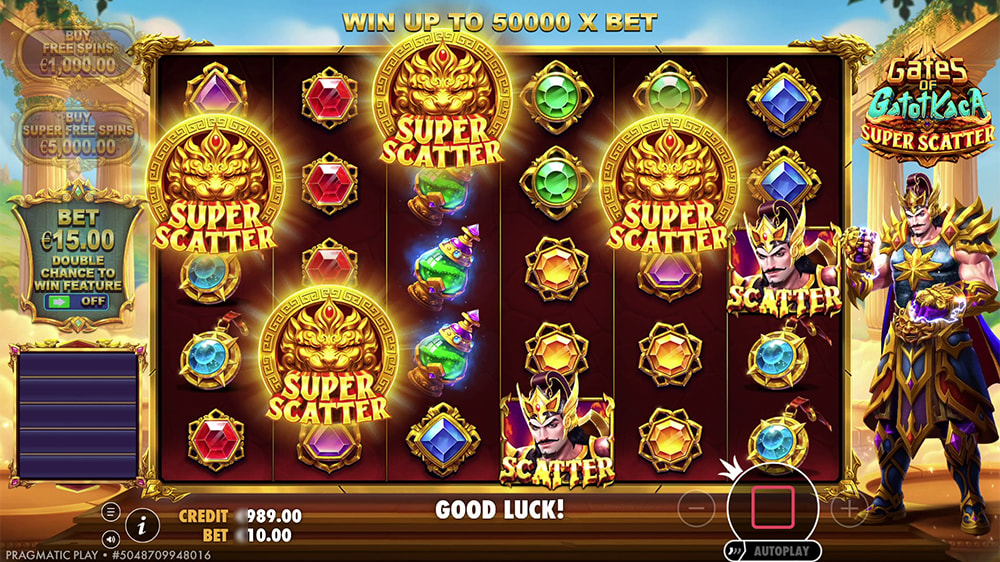Open the game information page
The width and height of the screenshot is (1000, 562).
point(143,523)
